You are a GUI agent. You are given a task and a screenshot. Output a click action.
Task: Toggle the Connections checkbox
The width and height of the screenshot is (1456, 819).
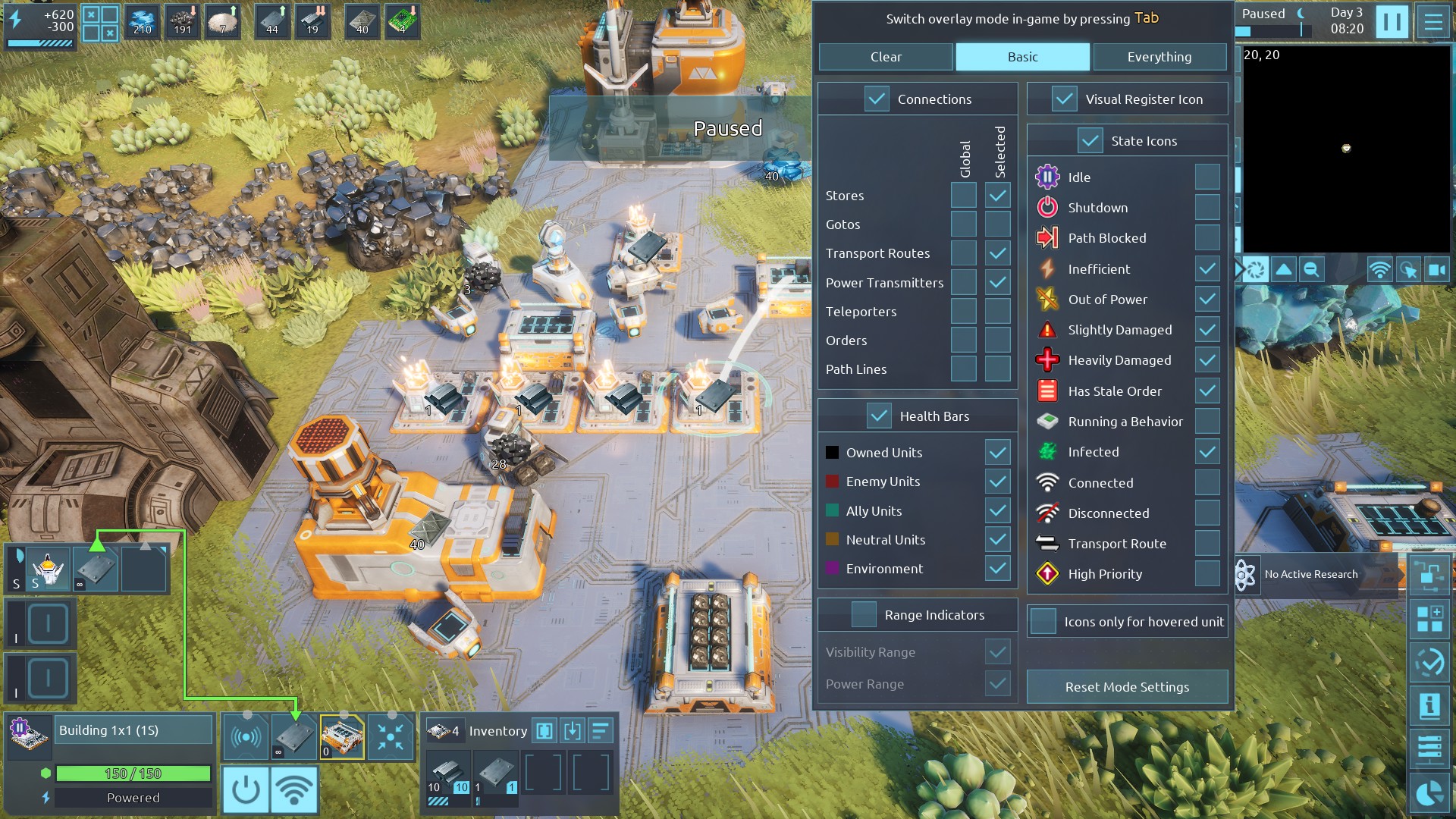[877, 99]
